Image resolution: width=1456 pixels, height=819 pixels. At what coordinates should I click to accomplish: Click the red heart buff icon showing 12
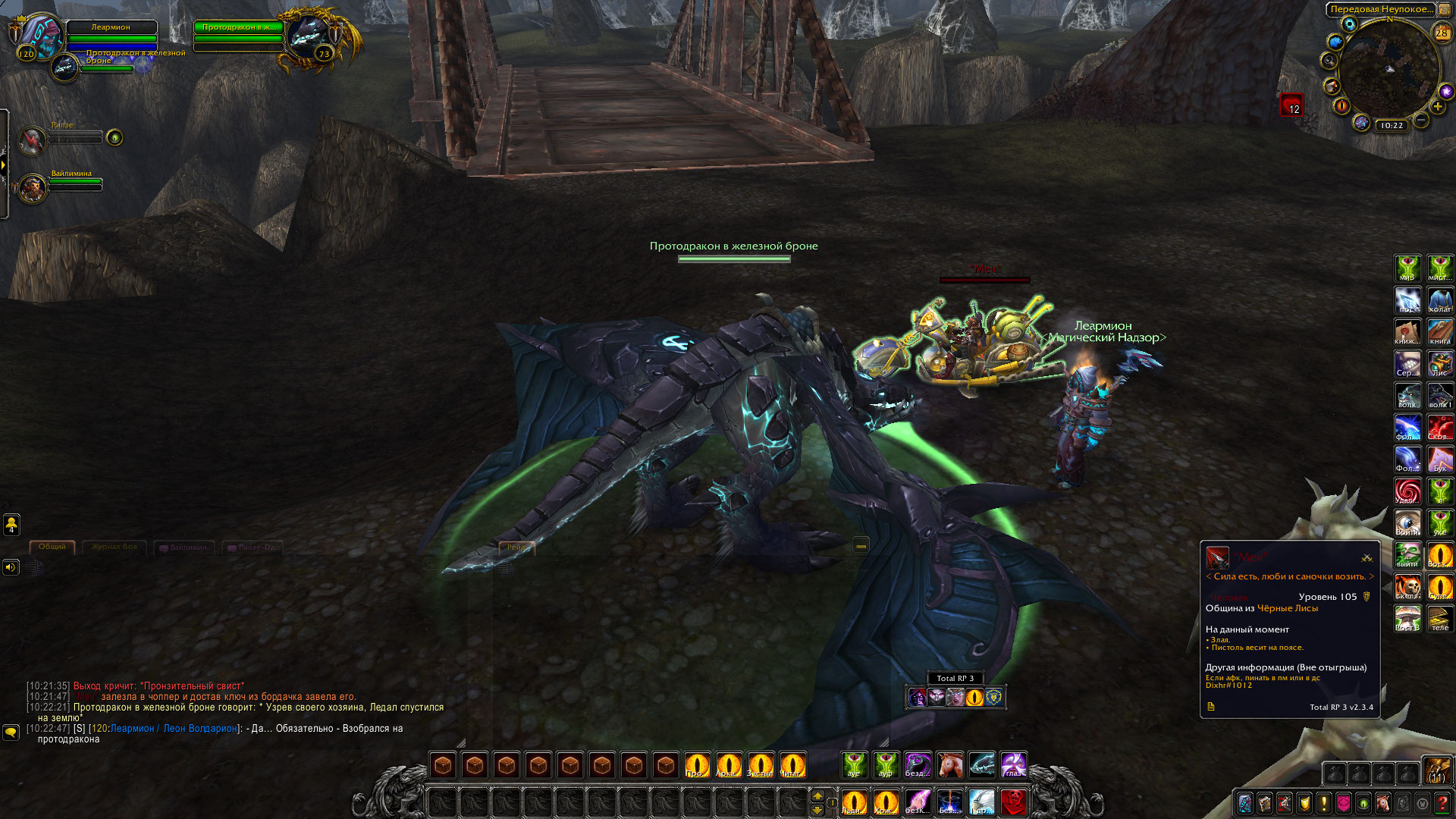pyautogui.click(x=1291, y=105)
